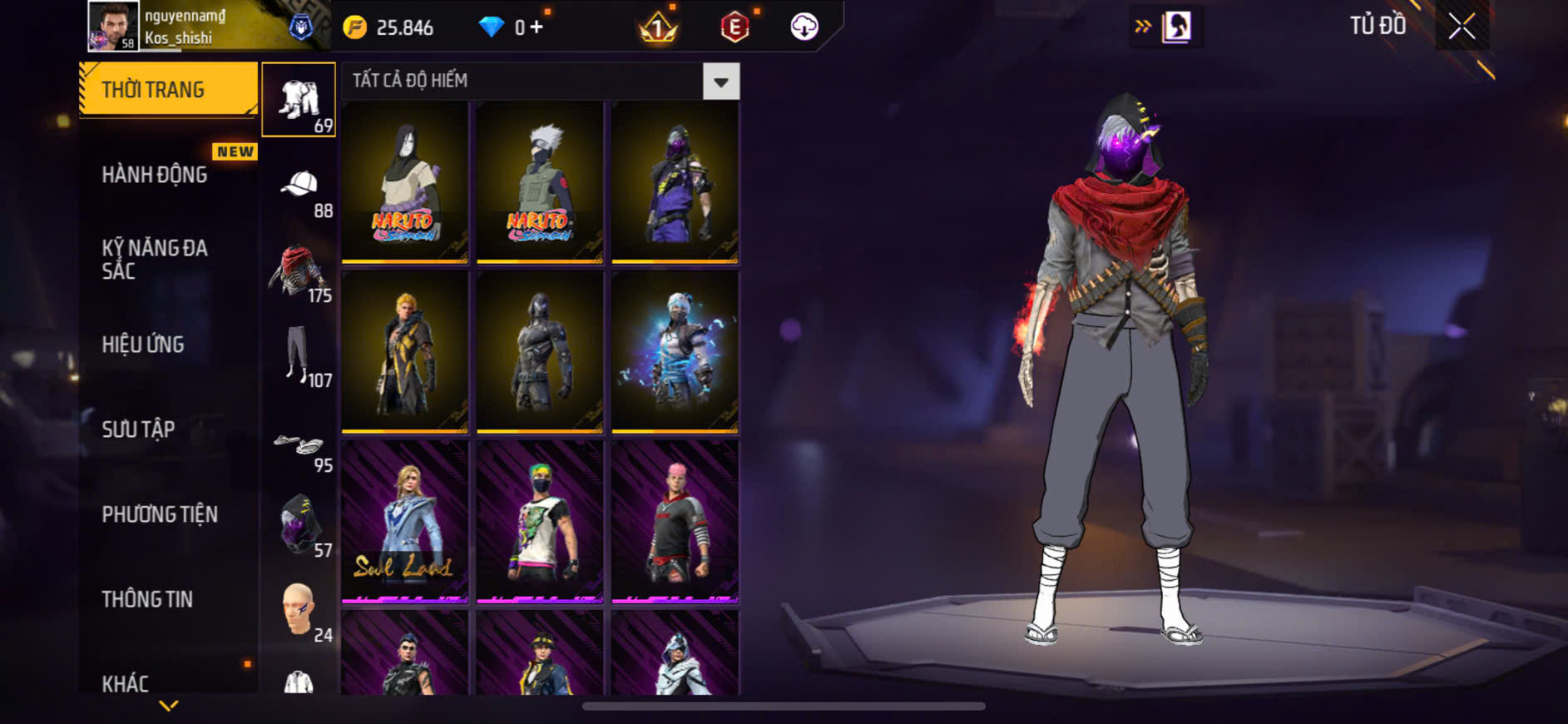This screenshot has width=1568, height=724.
Task: Pick the Soul Land costume
Action: coord(405,522)
